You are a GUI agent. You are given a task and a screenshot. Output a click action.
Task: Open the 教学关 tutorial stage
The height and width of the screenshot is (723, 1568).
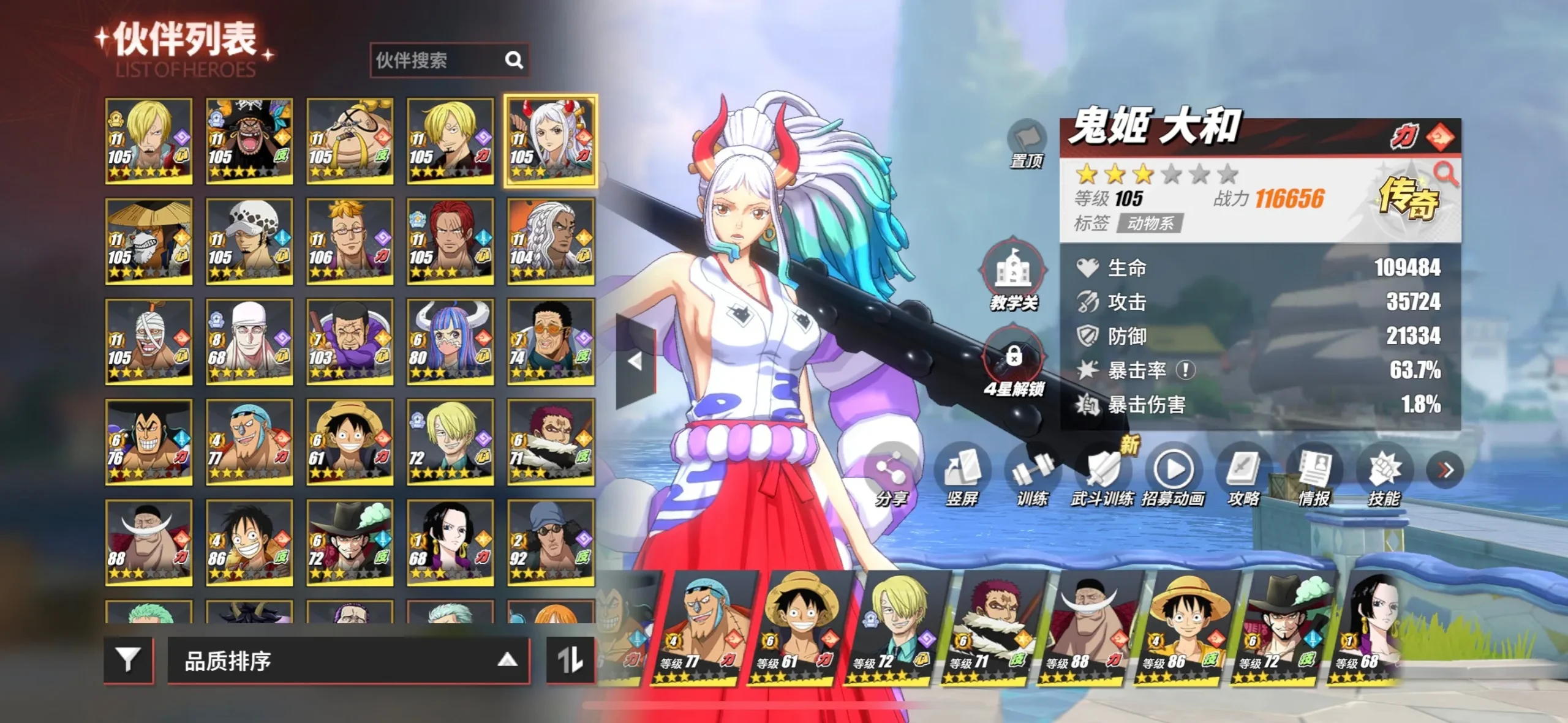point(1013,275)
